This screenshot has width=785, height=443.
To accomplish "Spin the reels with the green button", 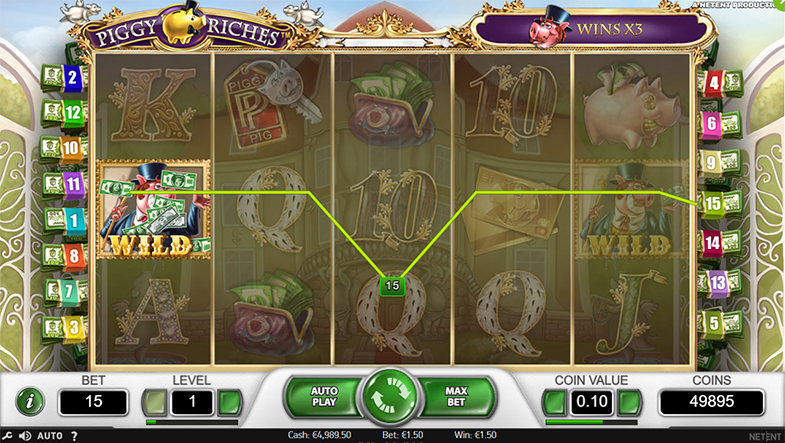I will pyautogui.click(x=392, y=396).
